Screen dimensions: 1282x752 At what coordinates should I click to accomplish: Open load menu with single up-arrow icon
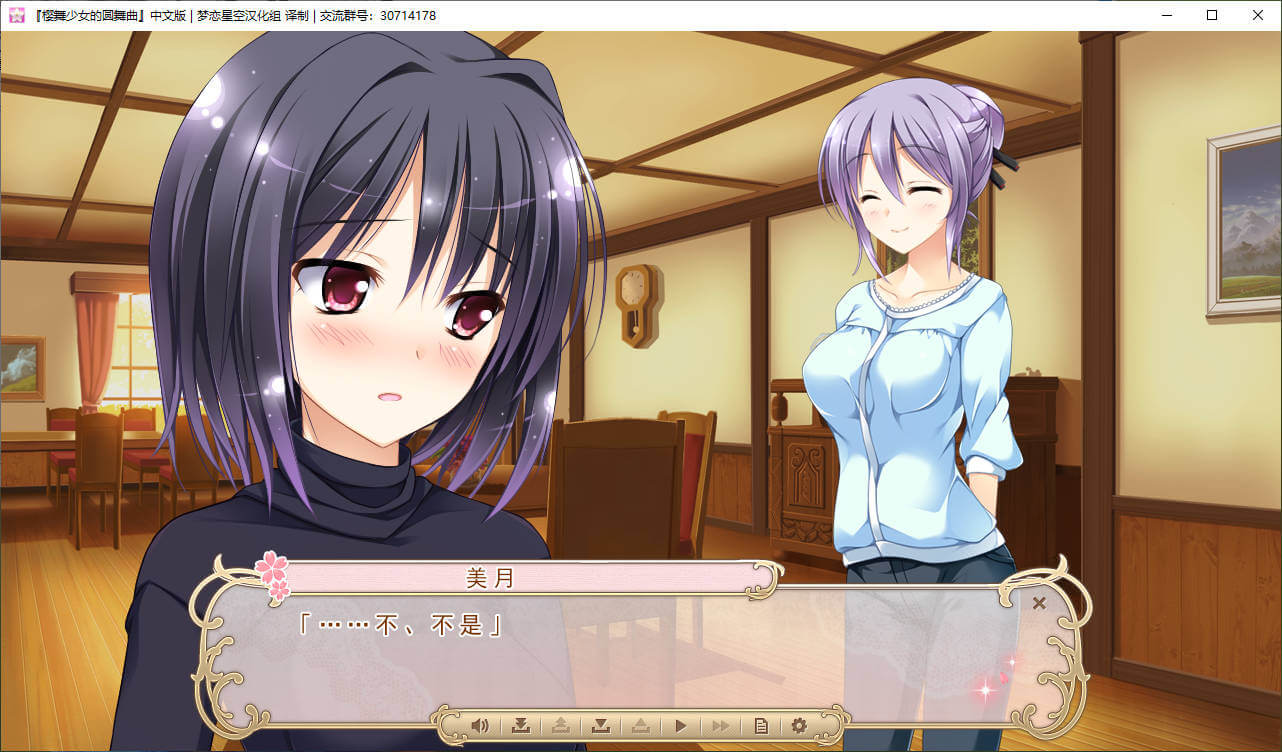click(640, 725)
